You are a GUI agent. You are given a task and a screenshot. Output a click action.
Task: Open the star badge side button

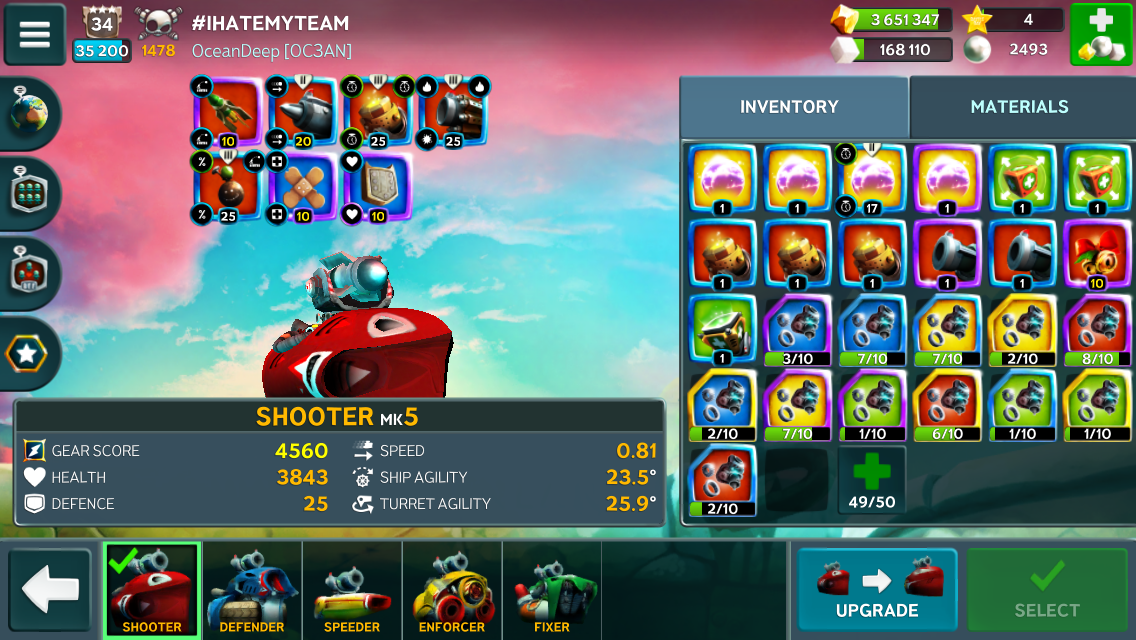pos(29,353)
